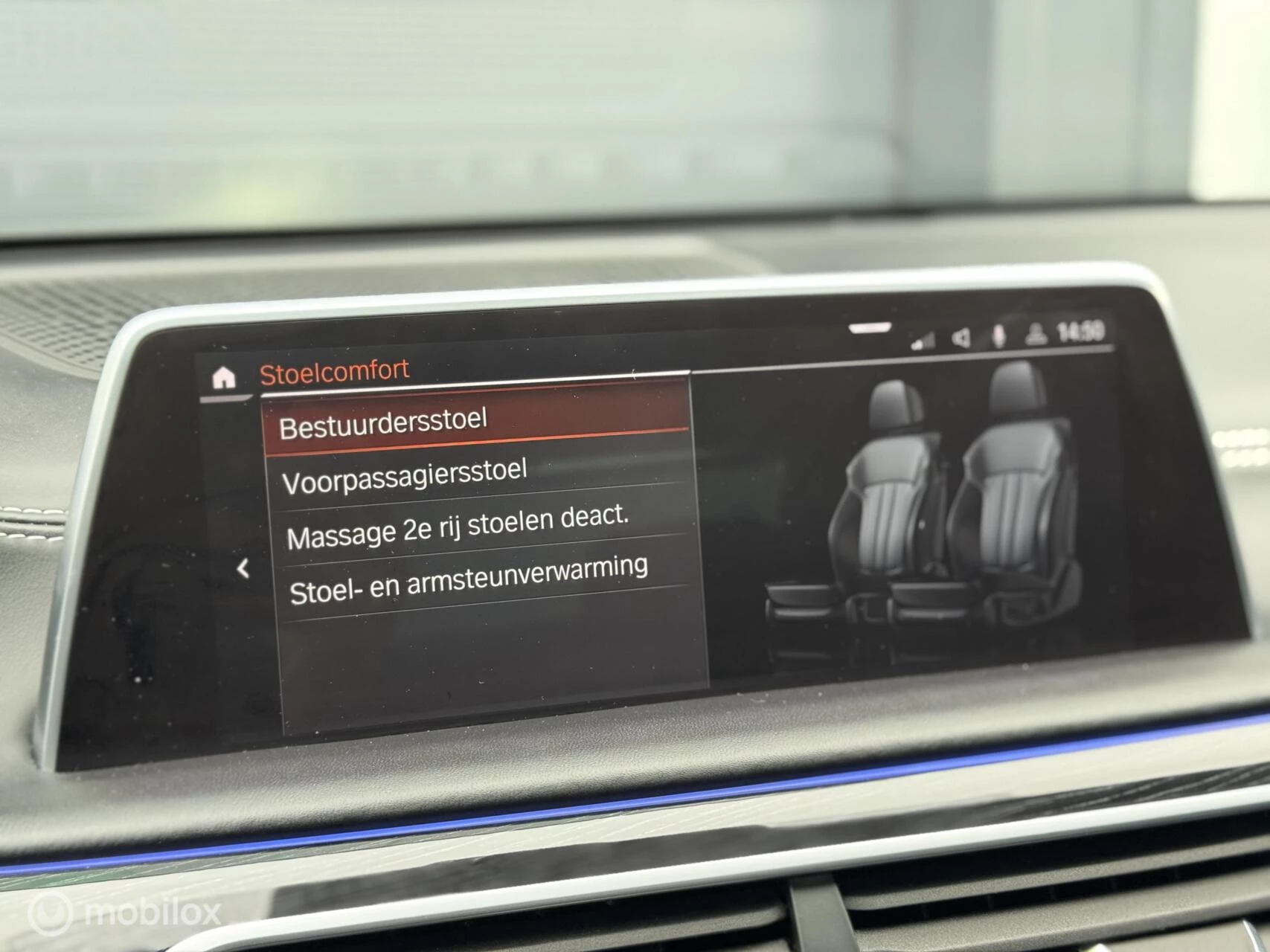1270x952 pixels.
Task: Tap the clock showing 14:59
Action: pos(1077,334)
